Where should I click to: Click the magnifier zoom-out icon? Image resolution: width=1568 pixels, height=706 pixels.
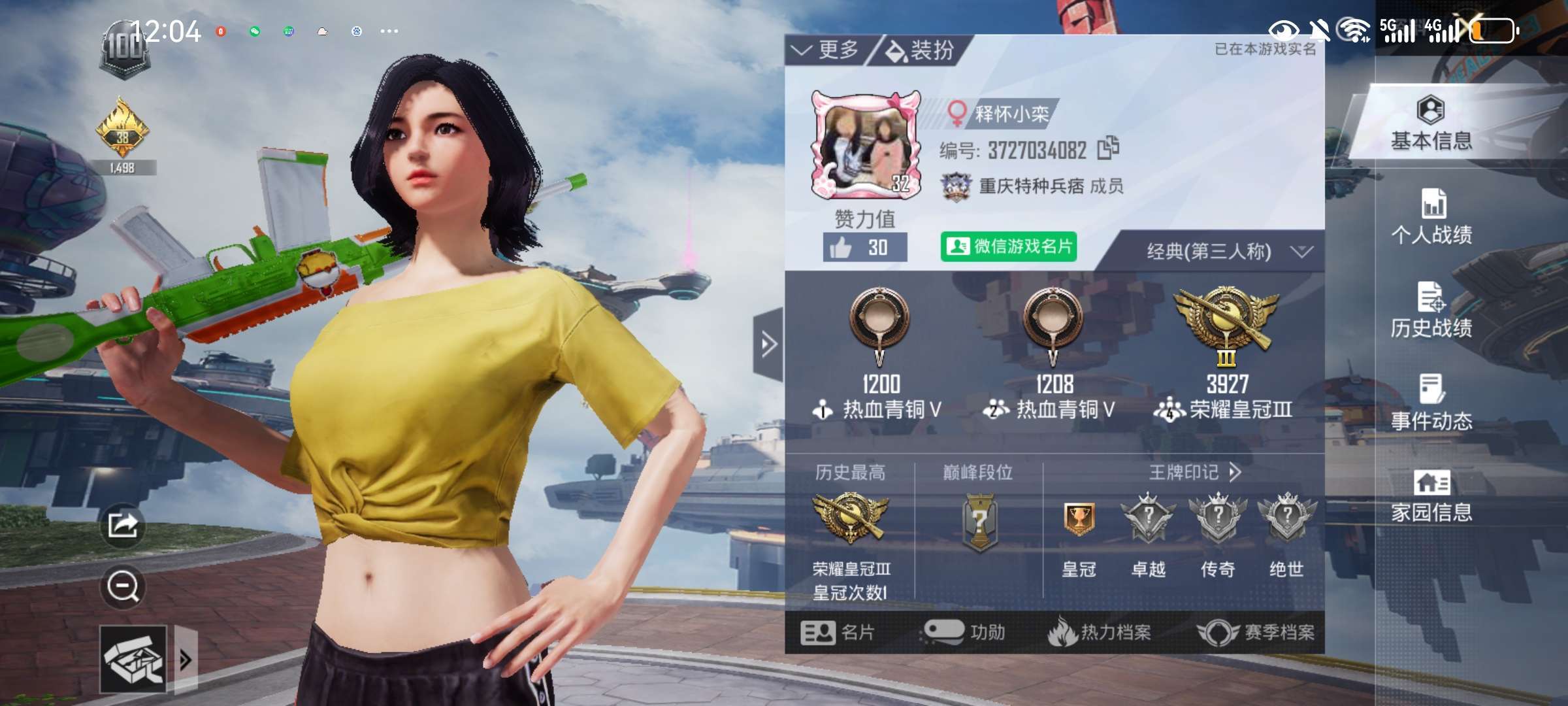pyautogui.click(x=123, y=586)
